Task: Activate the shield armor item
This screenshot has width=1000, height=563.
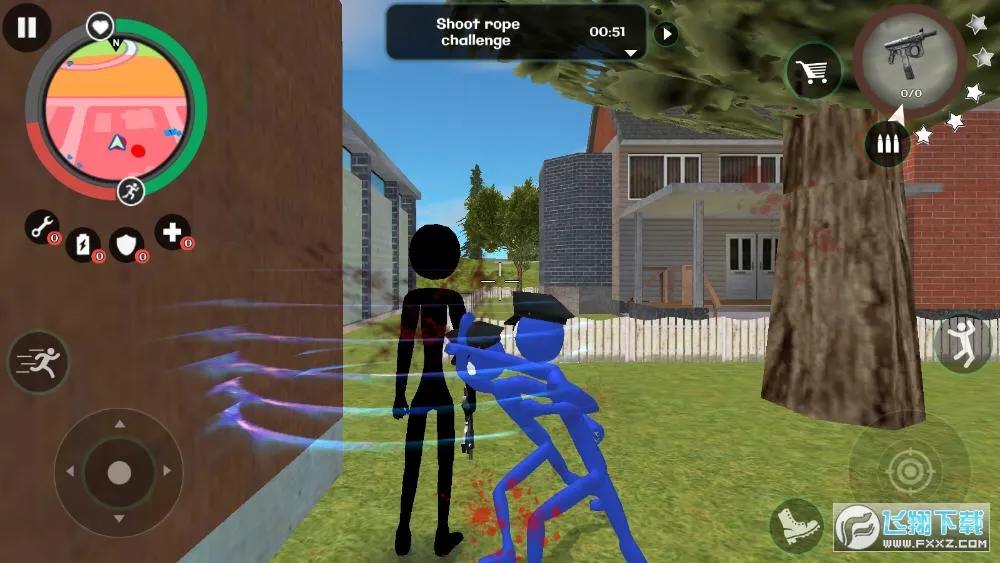Action: pyautogui.click(x=127, y=242)
